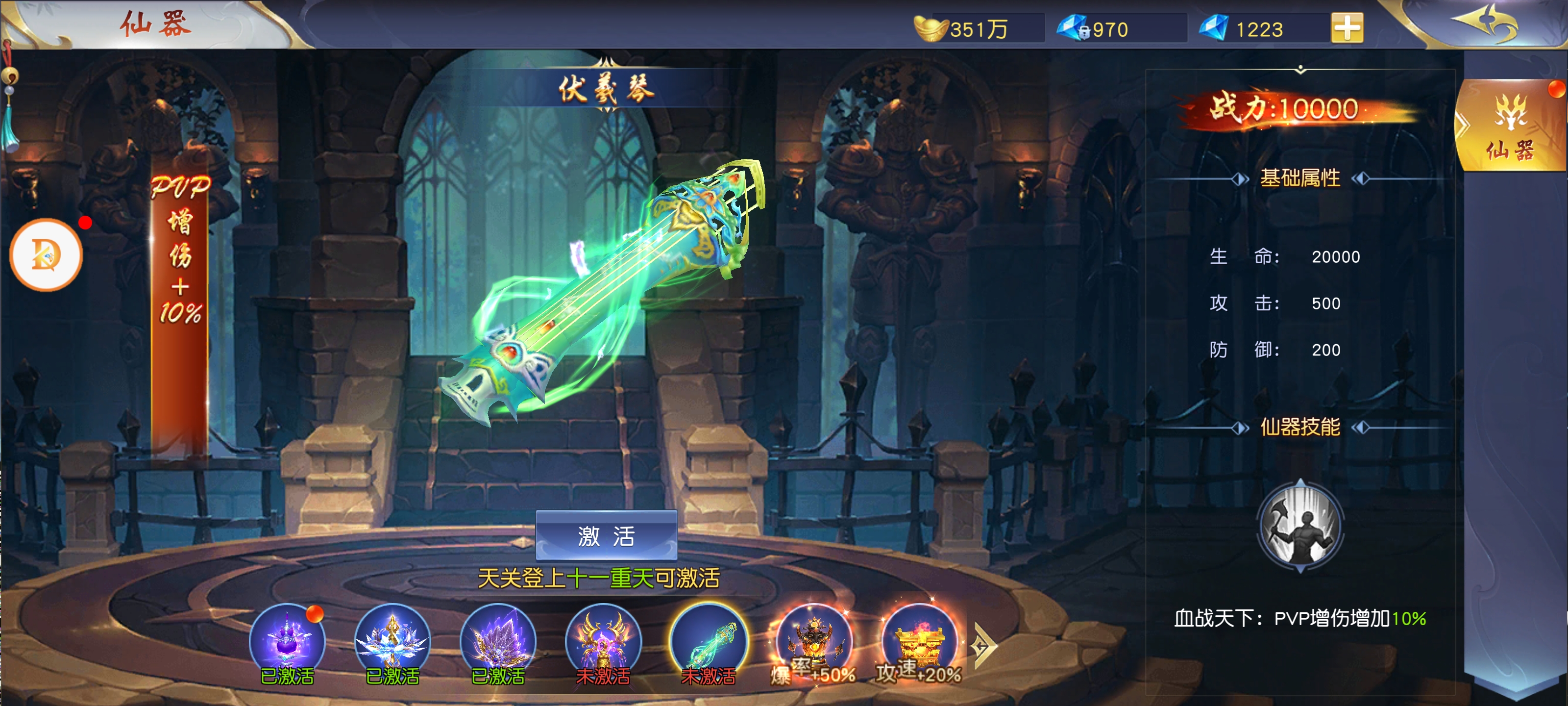This screenshot has height=706, width=1568.
Task: Show more artifacts with the right arrow
Action: (x=982, y=645)
